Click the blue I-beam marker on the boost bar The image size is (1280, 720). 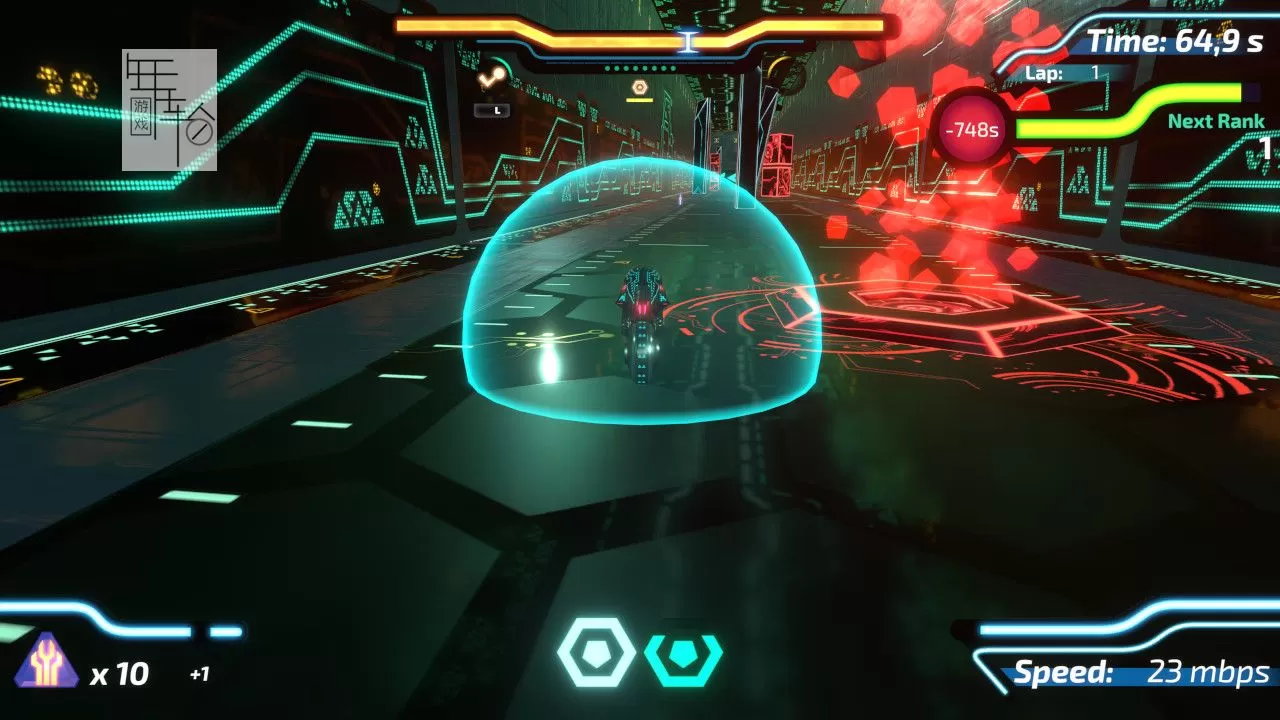(x=689, y=40)
